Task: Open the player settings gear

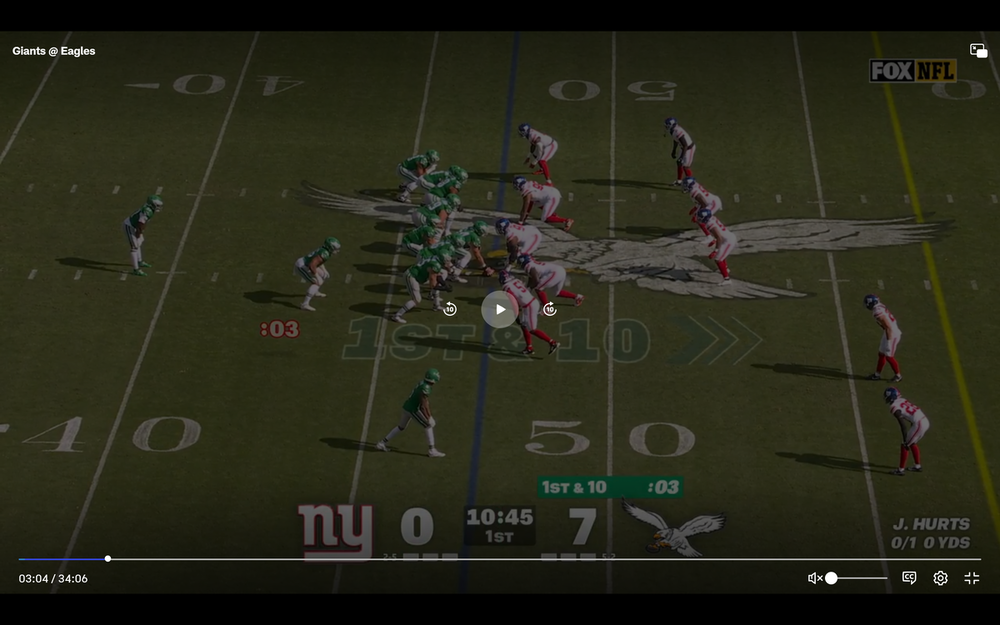Action: pyautogui.click(x=940, y=578)
